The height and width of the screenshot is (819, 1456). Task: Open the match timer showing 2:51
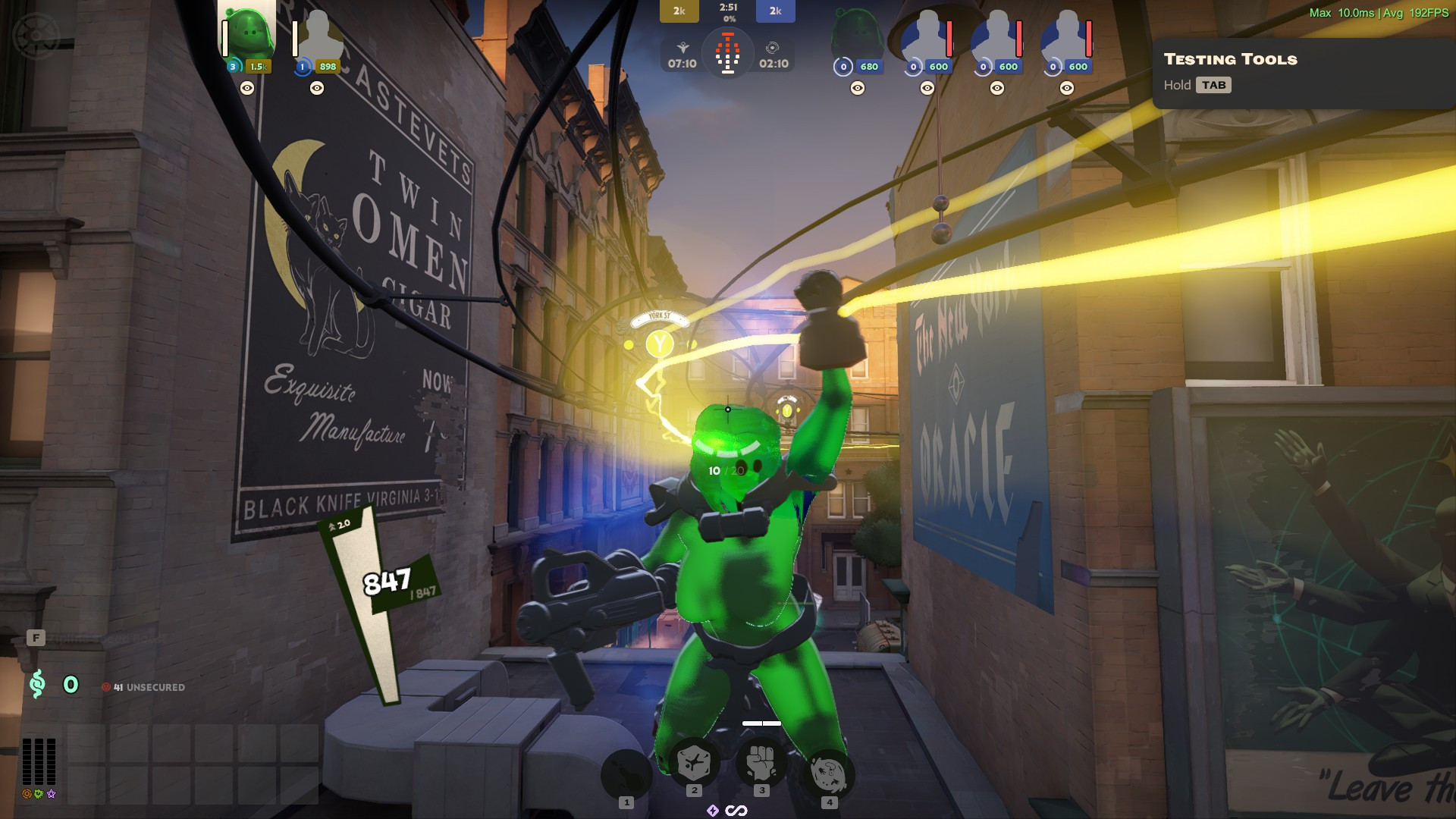point(726,10)
